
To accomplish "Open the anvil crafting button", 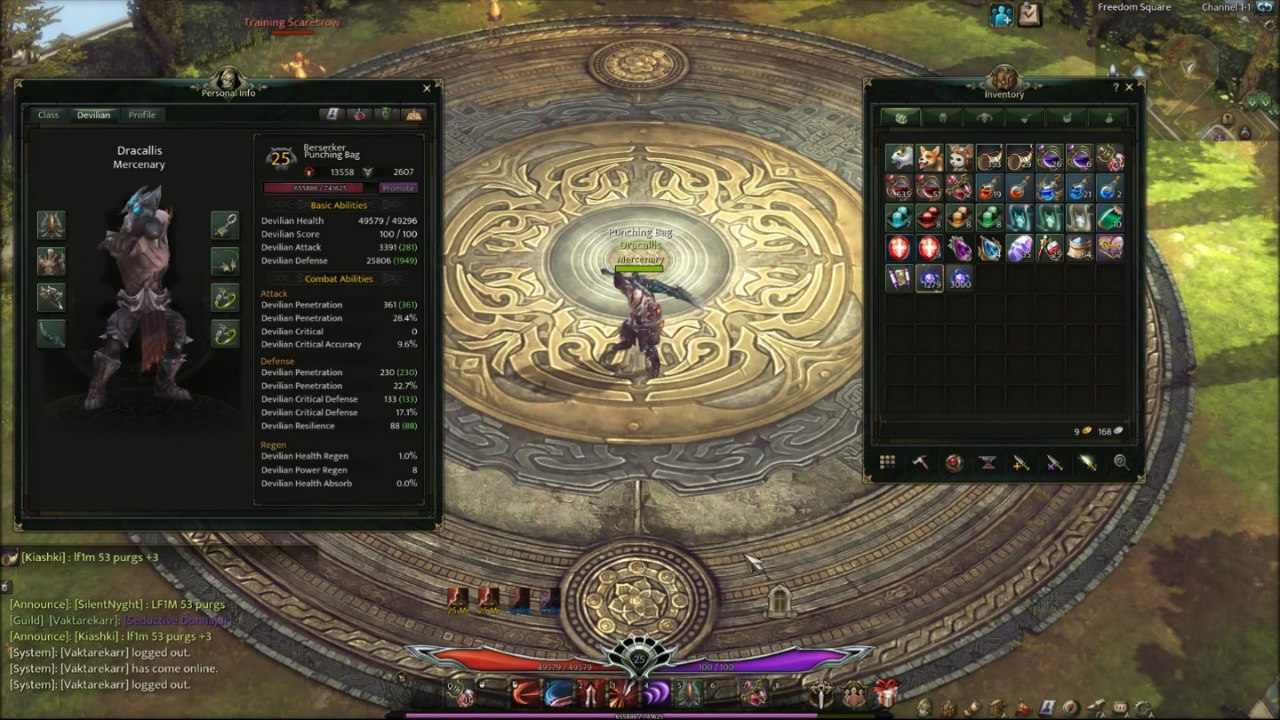I will click(987, 462).
